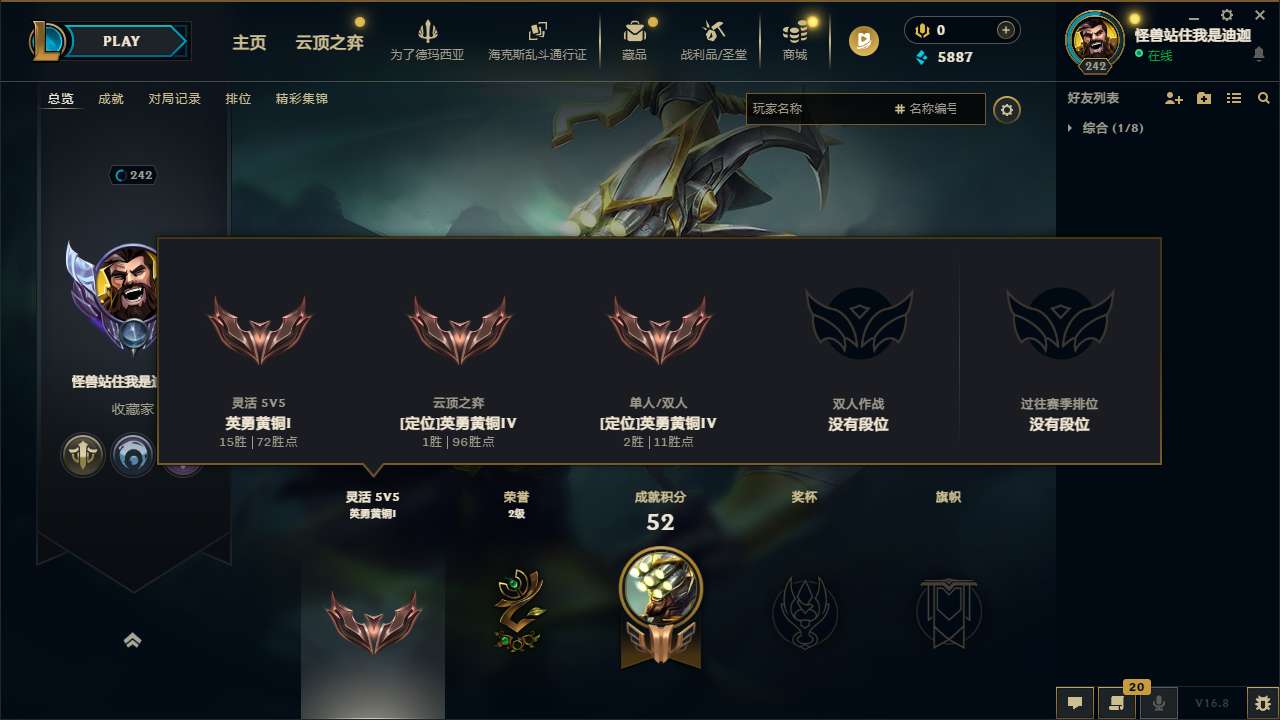Open friend search with the magnifier icon
The height and width of the screenshot is (720, 1280).
(x=1263, y=98)
